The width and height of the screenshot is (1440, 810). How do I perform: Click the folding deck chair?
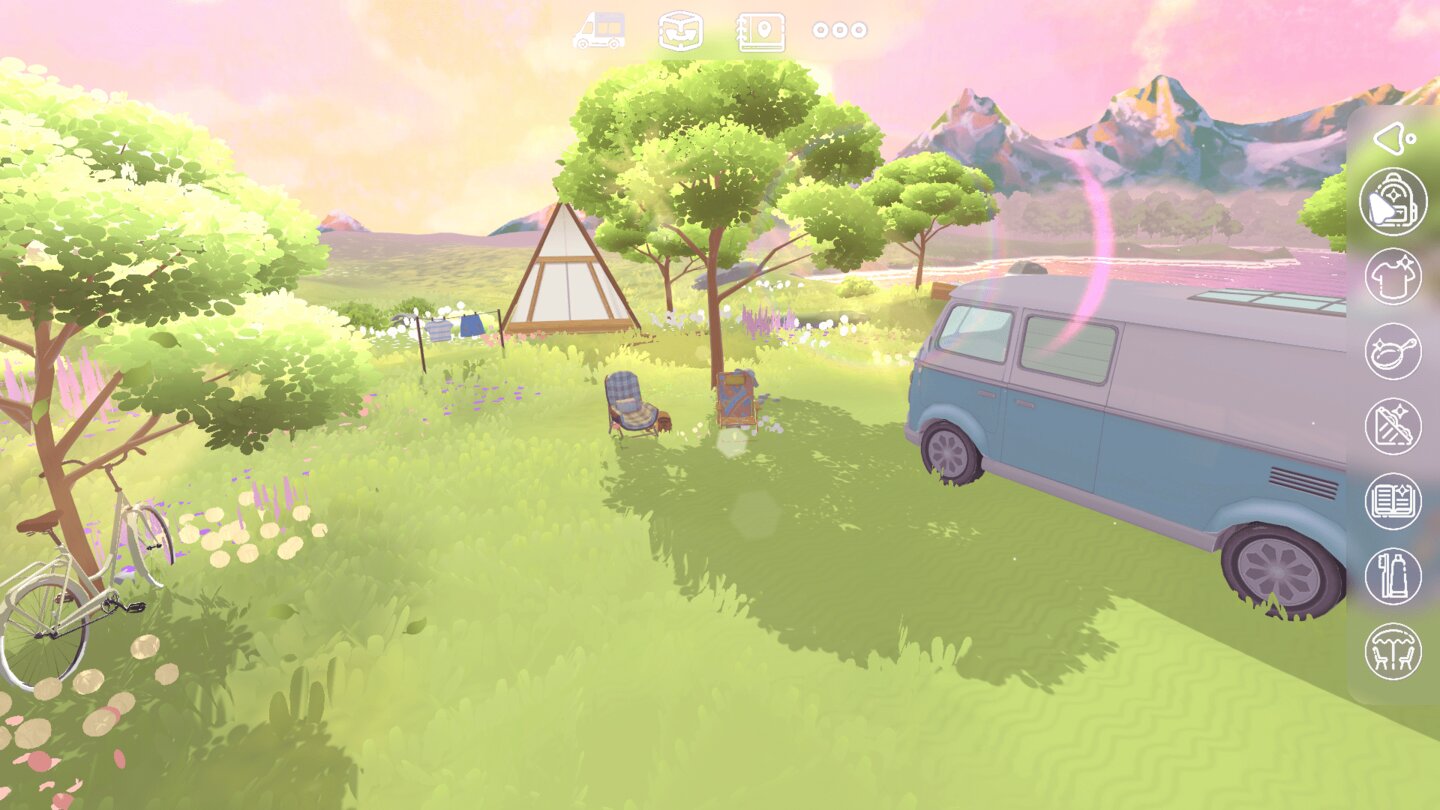(737, 398)
